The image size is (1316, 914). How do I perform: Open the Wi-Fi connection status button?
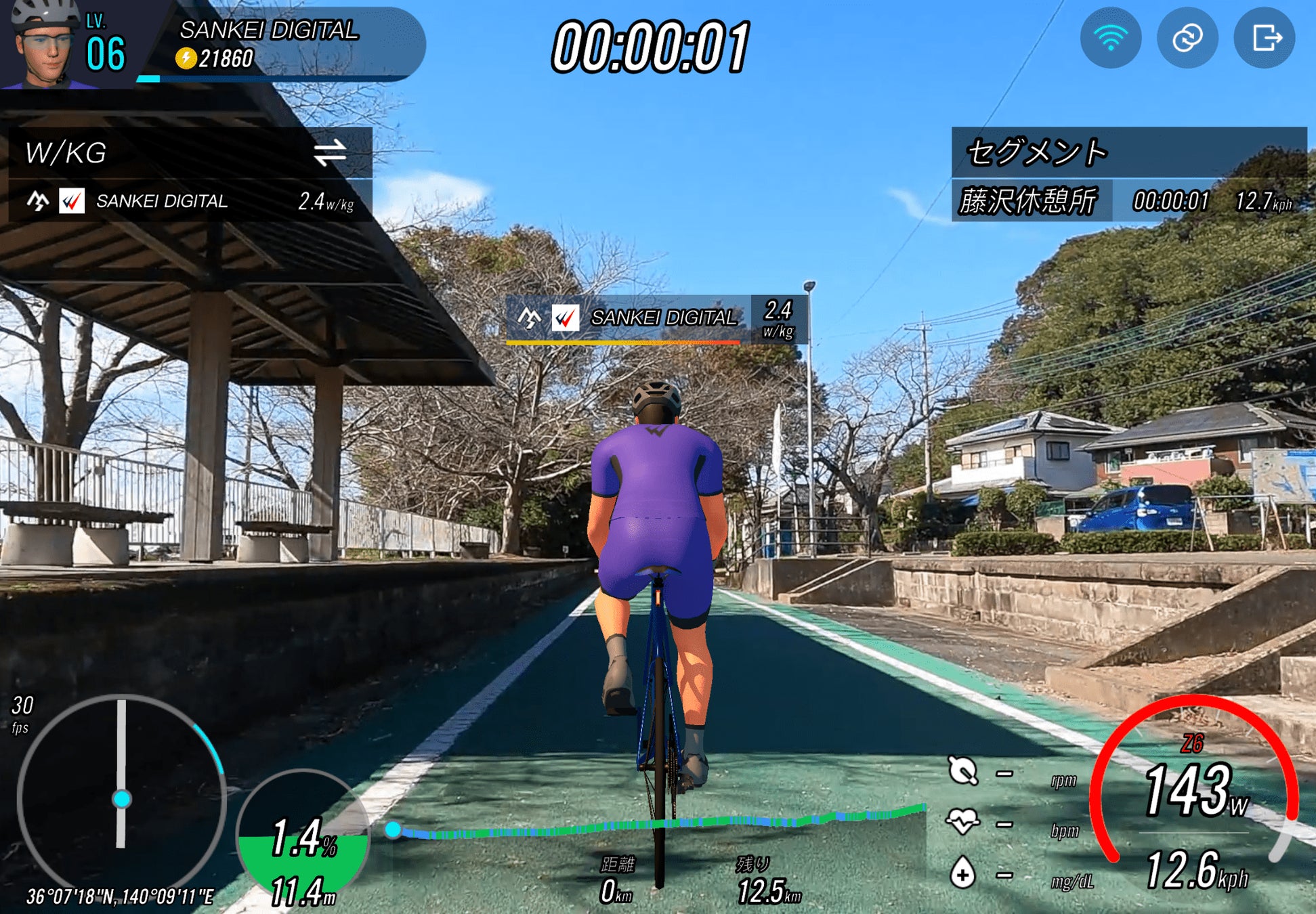[1110, 38]
